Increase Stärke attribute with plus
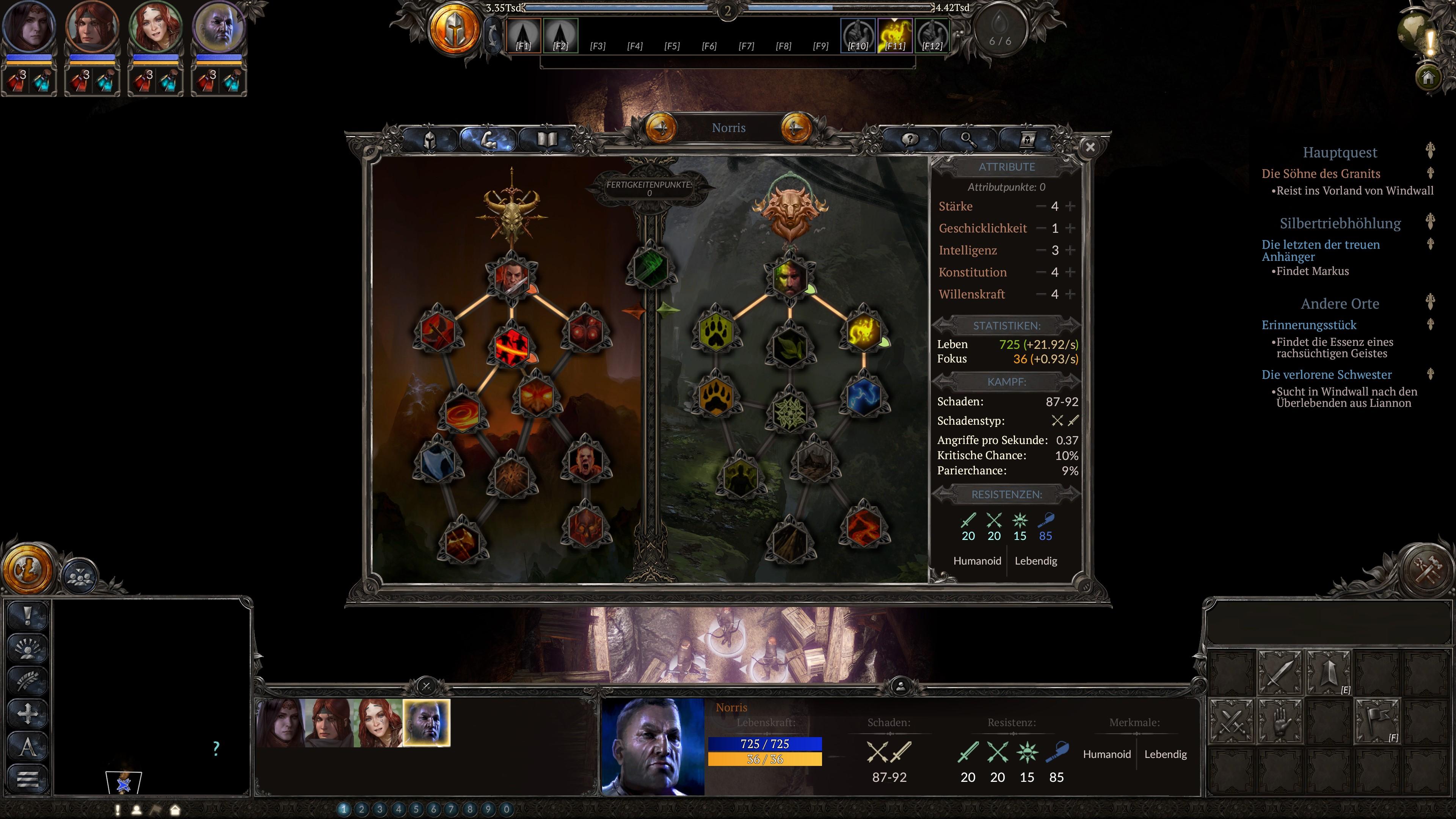 click(x=1070, y=207)
